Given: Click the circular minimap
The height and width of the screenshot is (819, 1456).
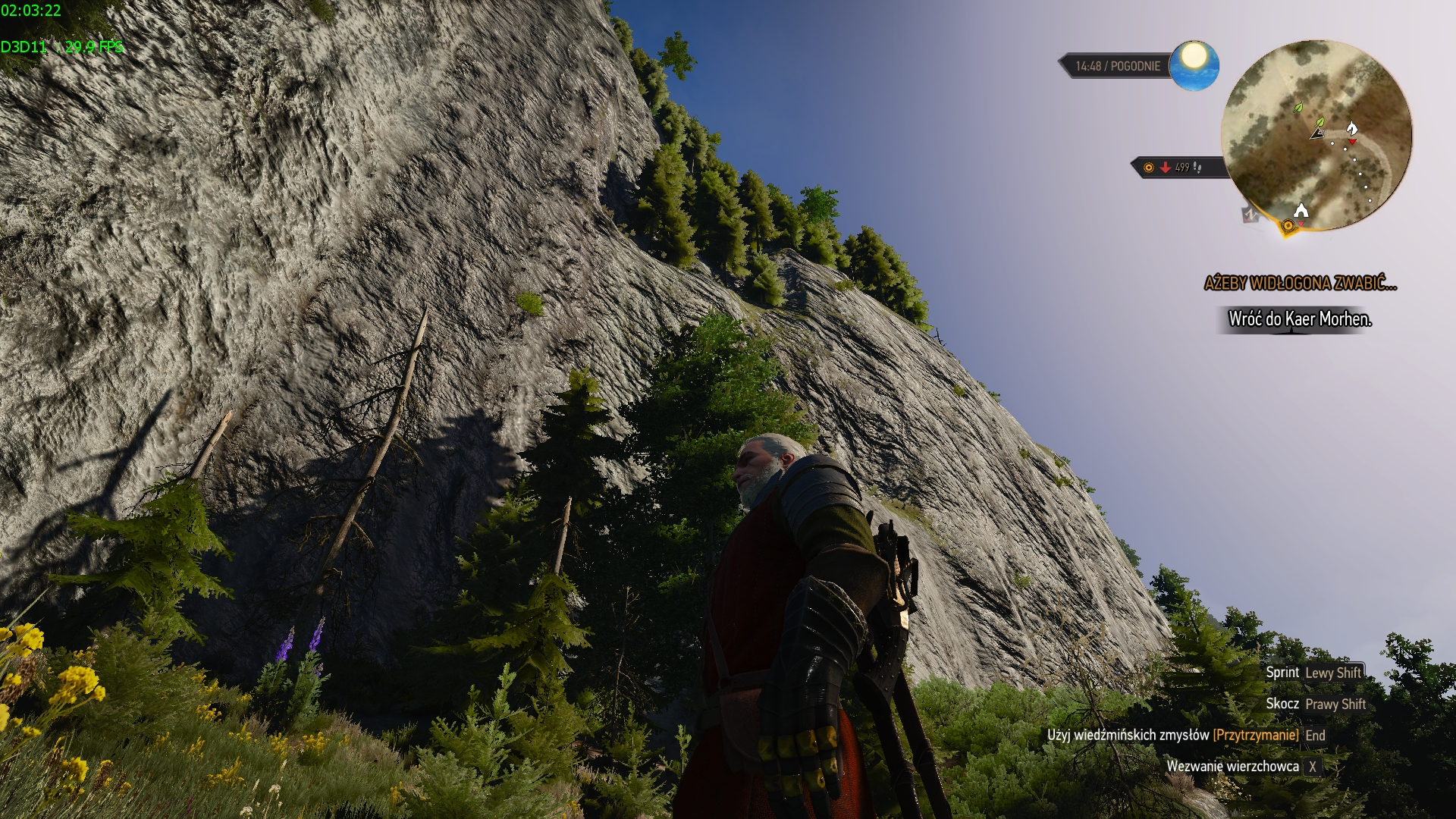Looking at the screenshot, I should (1316, 136).
